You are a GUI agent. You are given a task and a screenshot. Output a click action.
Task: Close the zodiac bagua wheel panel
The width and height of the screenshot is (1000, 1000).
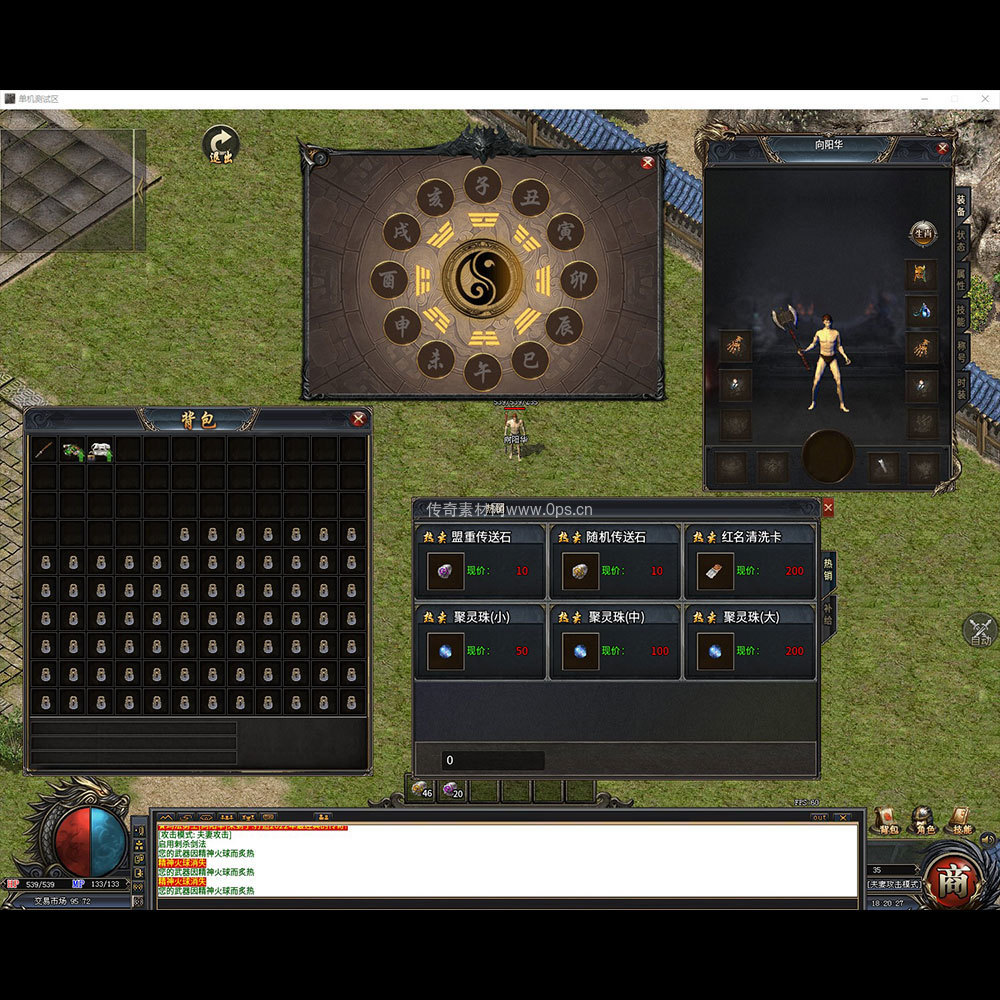click(647, 162)
